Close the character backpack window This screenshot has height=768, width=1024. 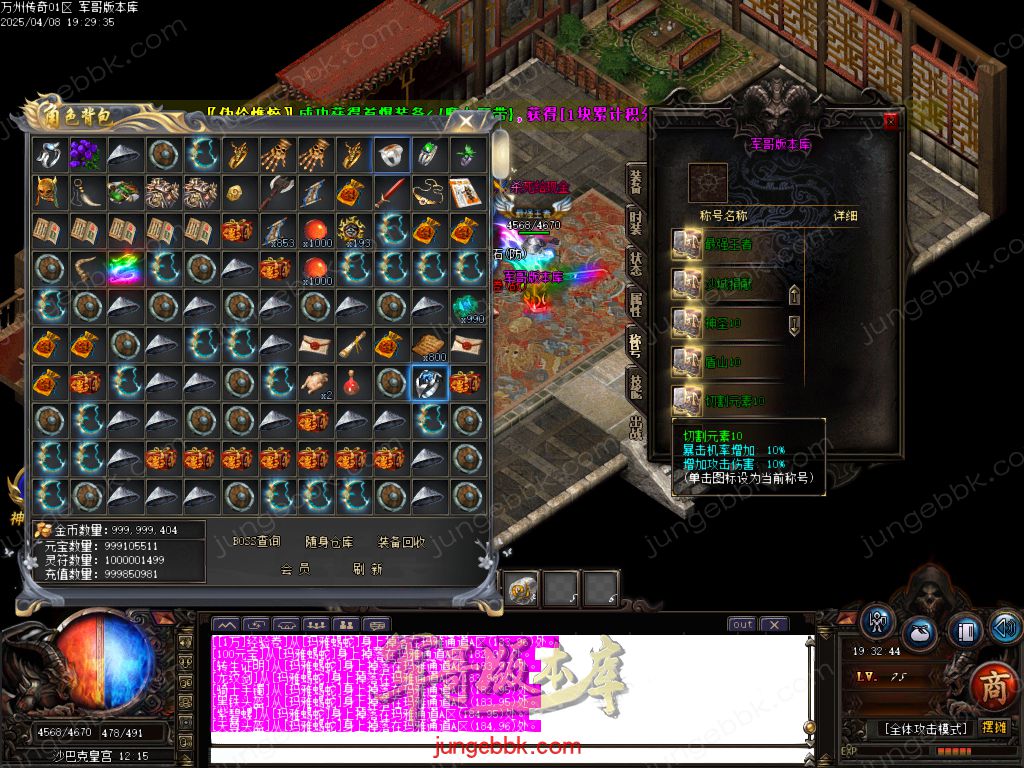coord(466,121)
